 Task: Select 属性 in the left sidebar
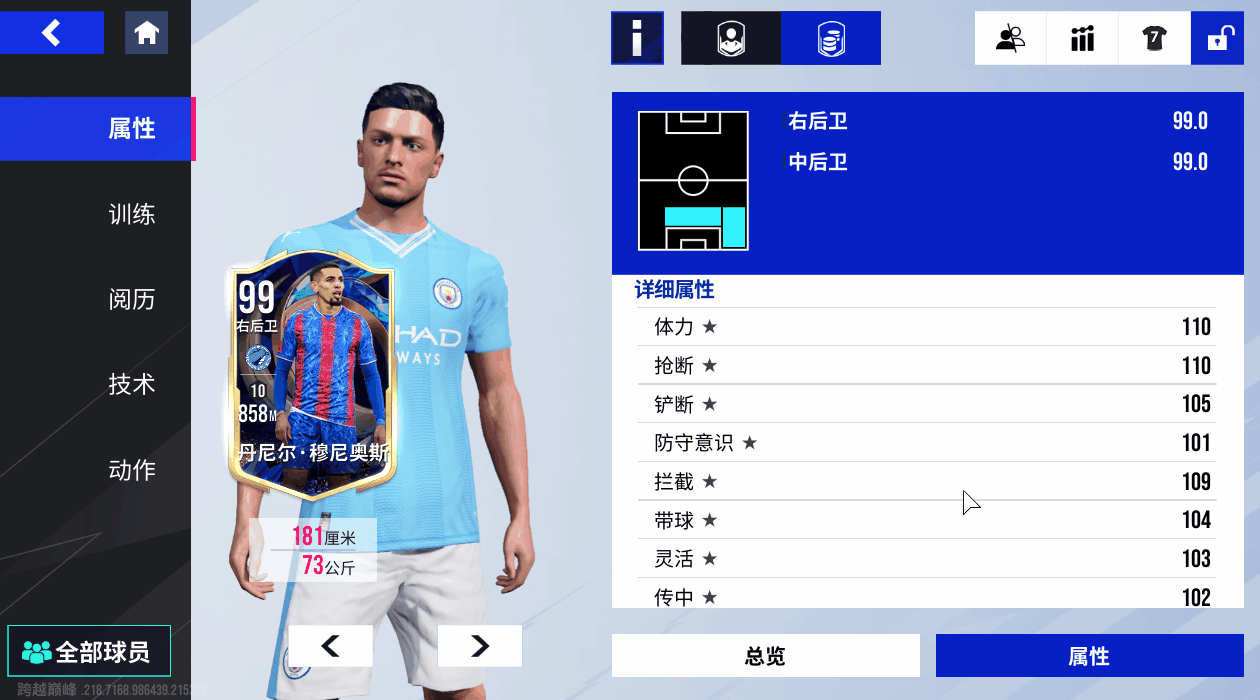pos(131,129)
